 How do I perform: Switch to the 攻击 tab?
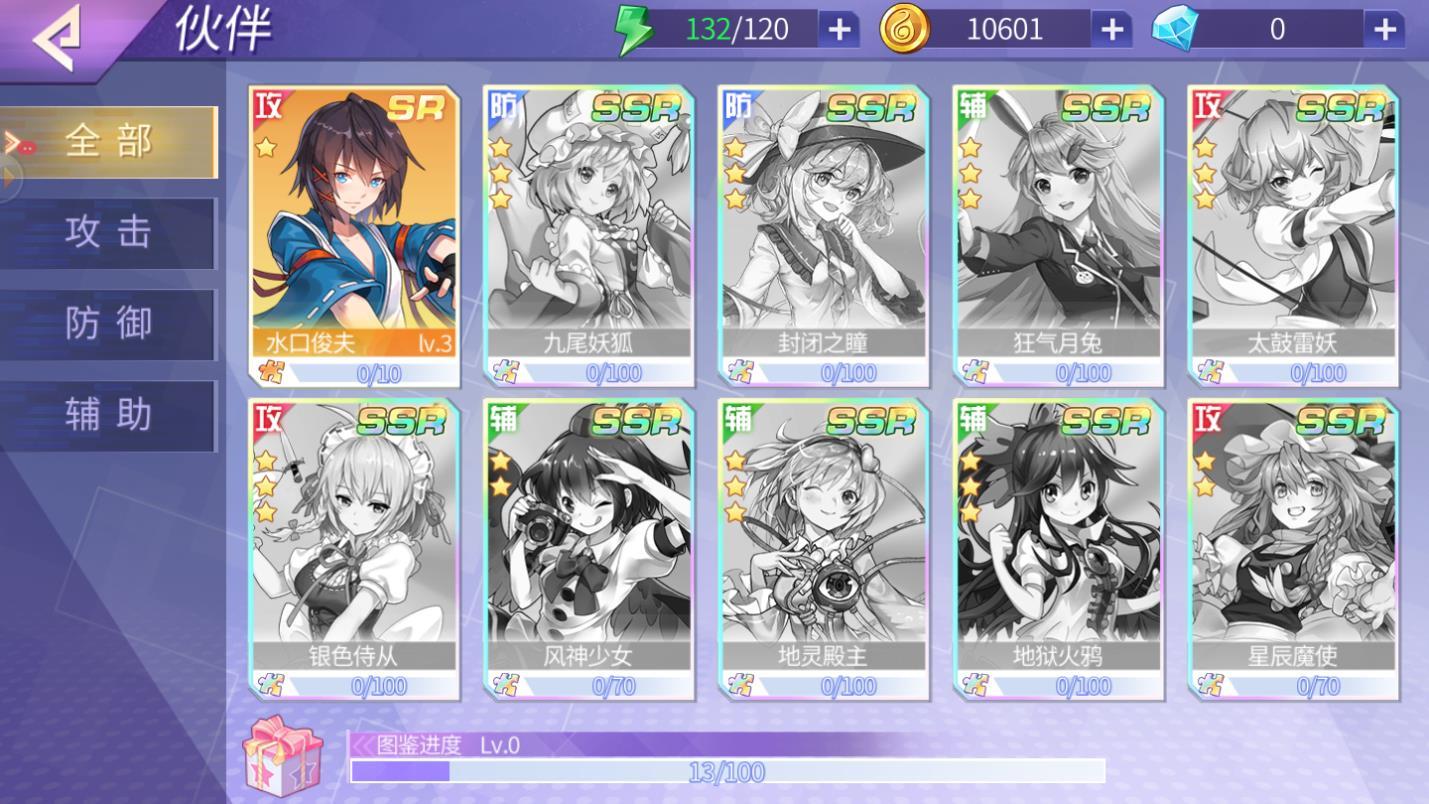click(x=109, y=233)
